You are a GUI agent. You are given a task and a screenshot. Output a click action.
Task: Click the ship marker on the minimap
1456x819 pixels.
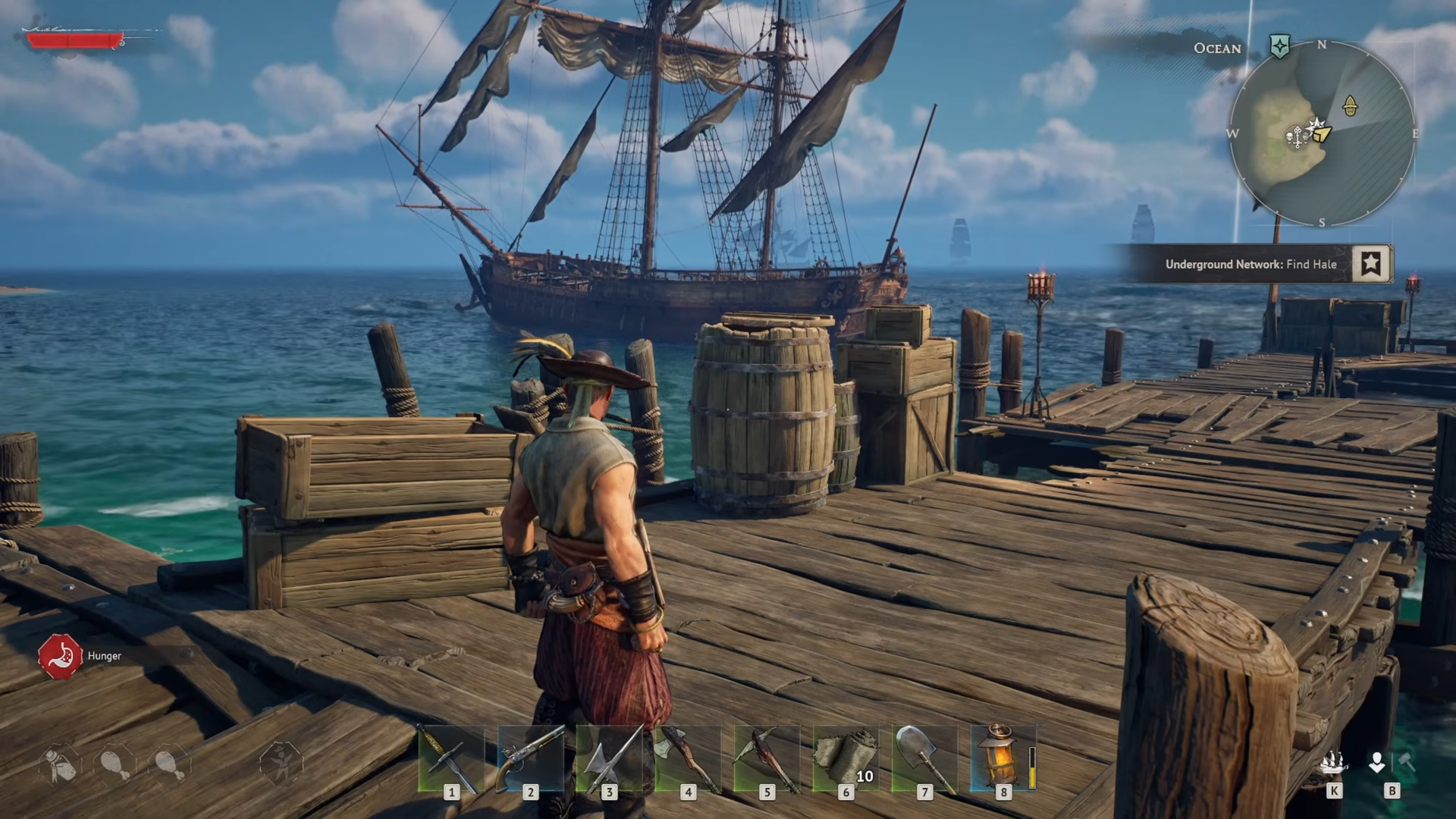click(x=1350, y=105)
